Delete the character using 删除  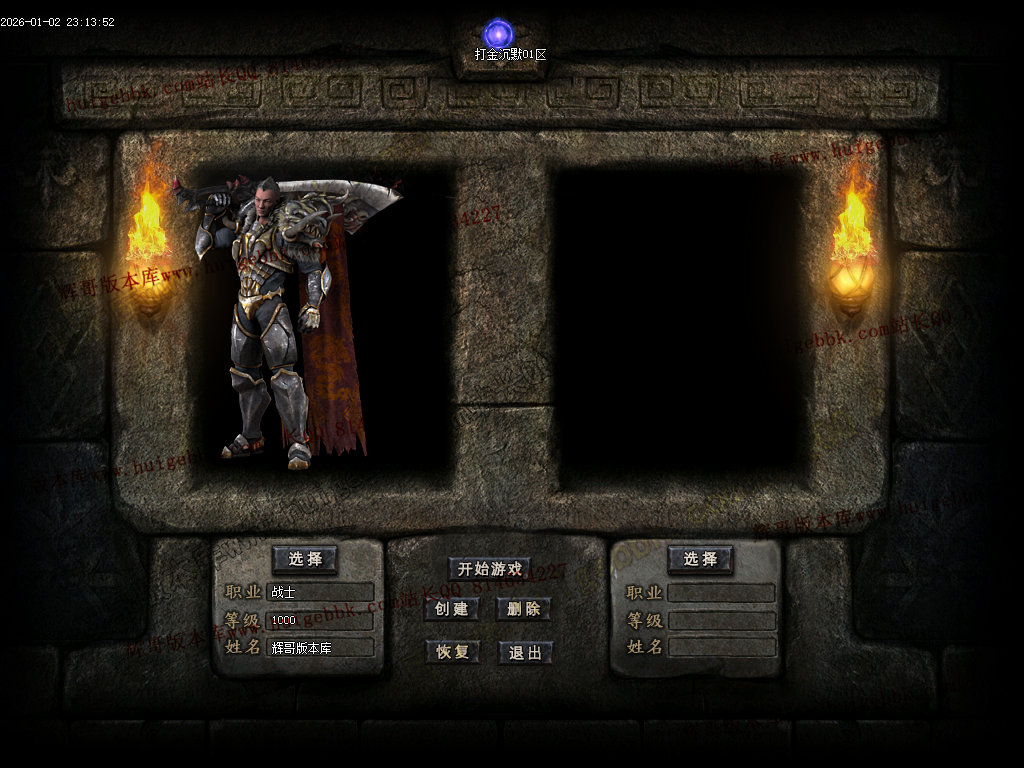tap(524, 609)
